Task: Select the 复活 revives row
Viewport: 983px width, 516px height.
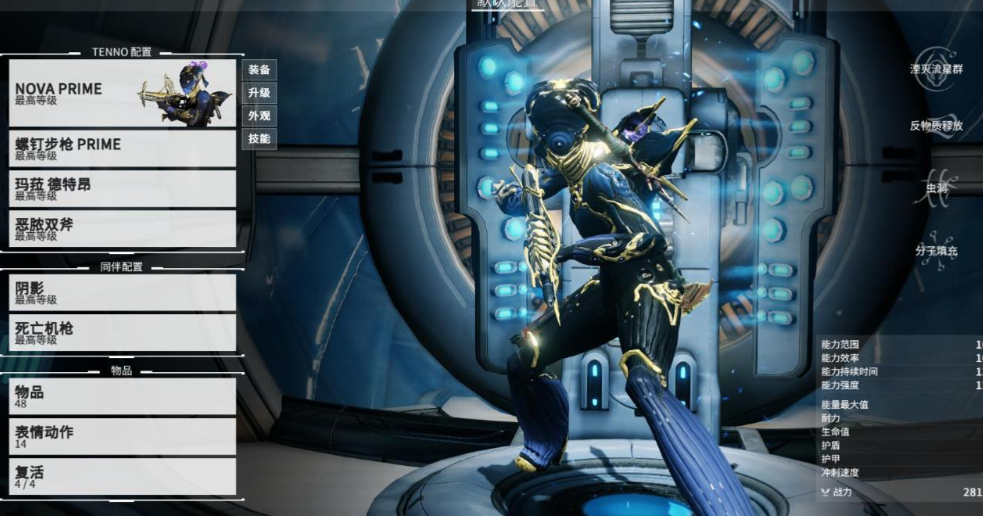Action: (x=122, y=476)
